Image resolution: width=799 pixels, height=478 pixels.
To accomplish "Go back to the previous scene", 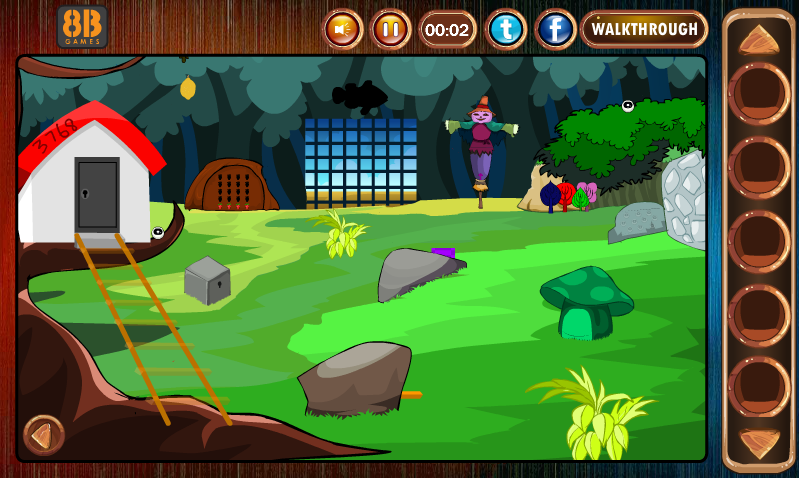I will click(x=43, y=434).
